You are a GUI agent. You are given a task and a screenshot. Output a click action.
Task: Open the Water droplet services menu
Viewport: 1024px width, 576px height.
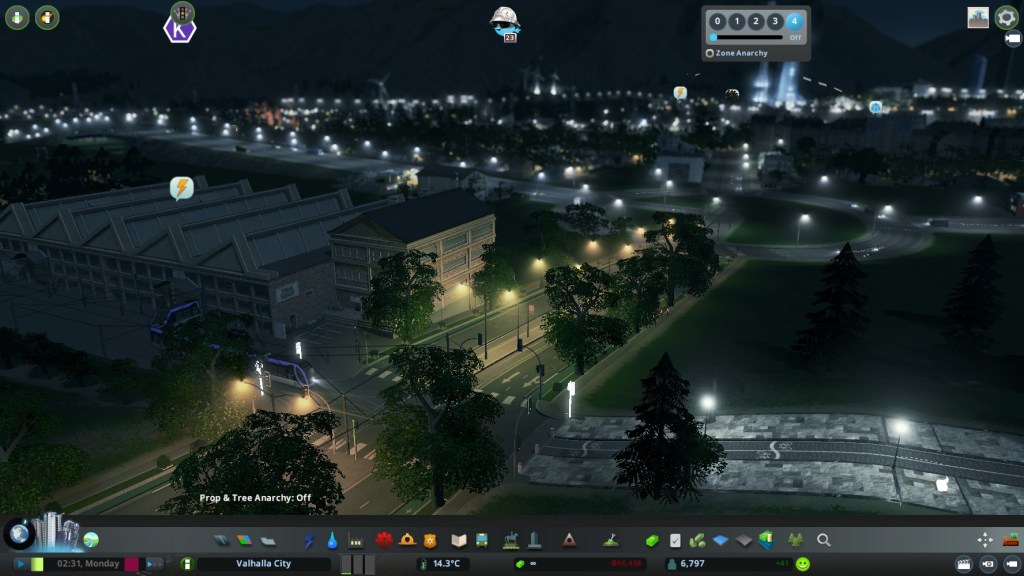(331, 540)
